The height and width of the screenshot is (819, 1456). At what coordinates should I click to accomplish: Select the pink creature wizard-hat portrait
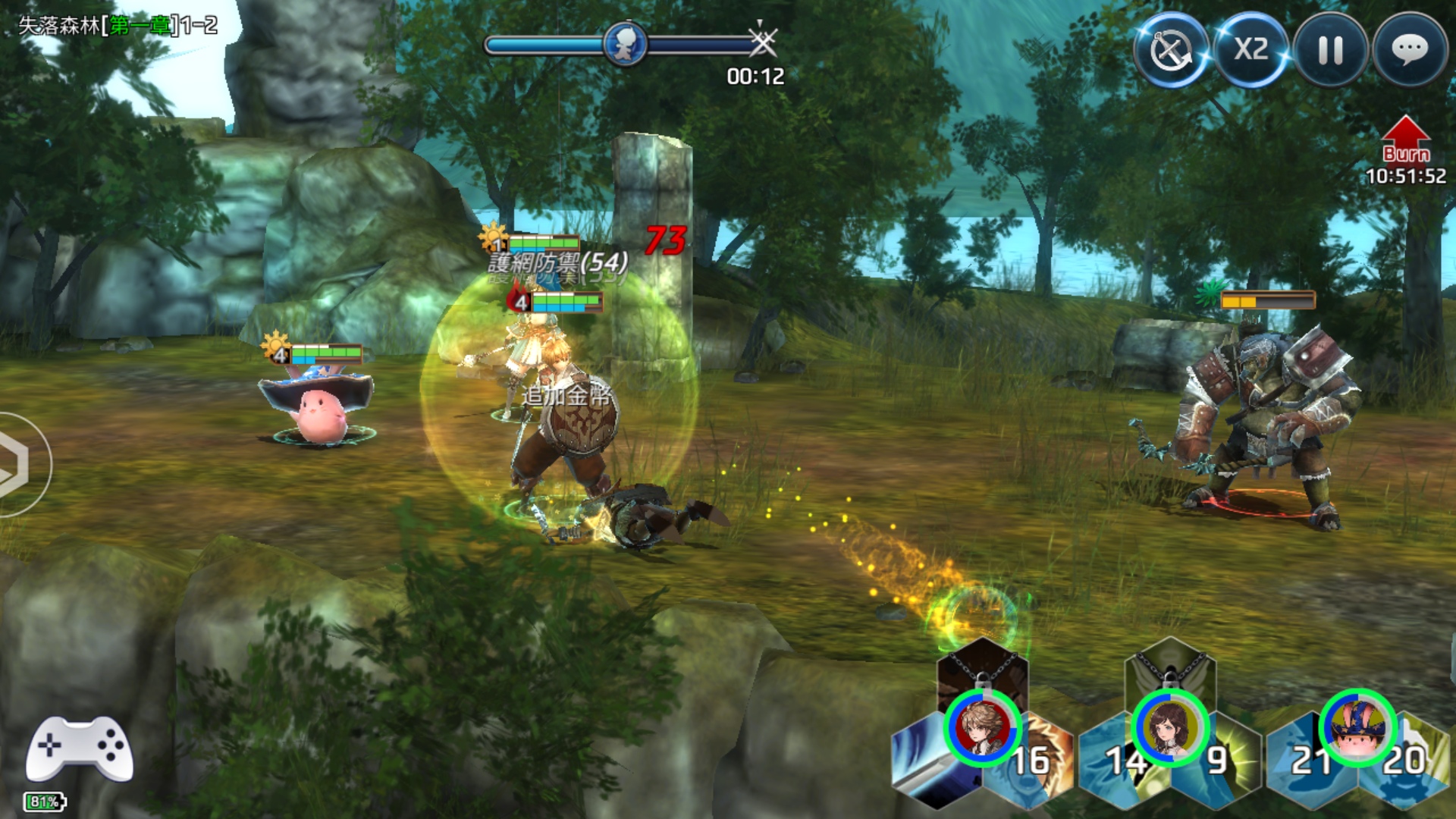coord(1357,728)
